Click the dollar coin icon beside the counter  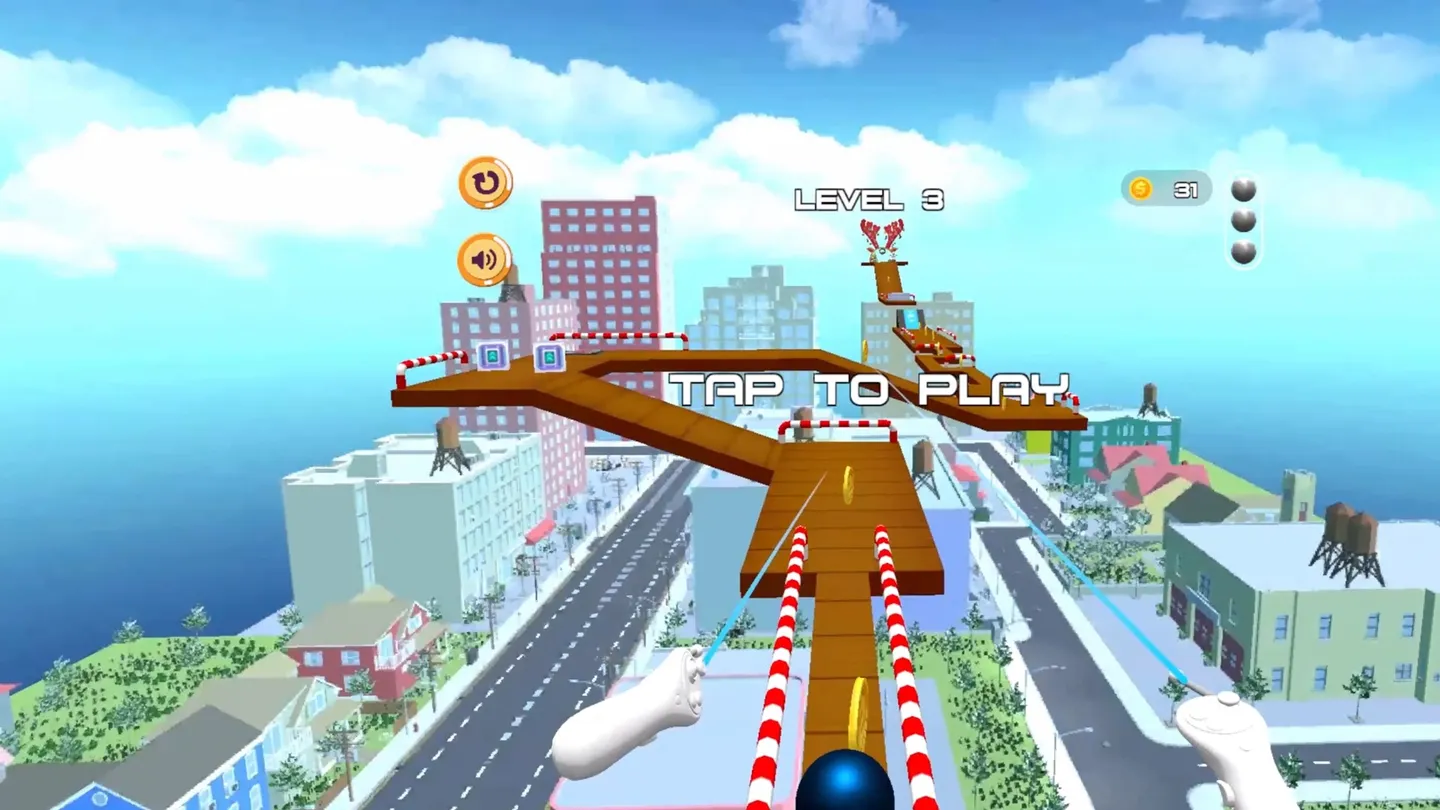point(1139,190)
